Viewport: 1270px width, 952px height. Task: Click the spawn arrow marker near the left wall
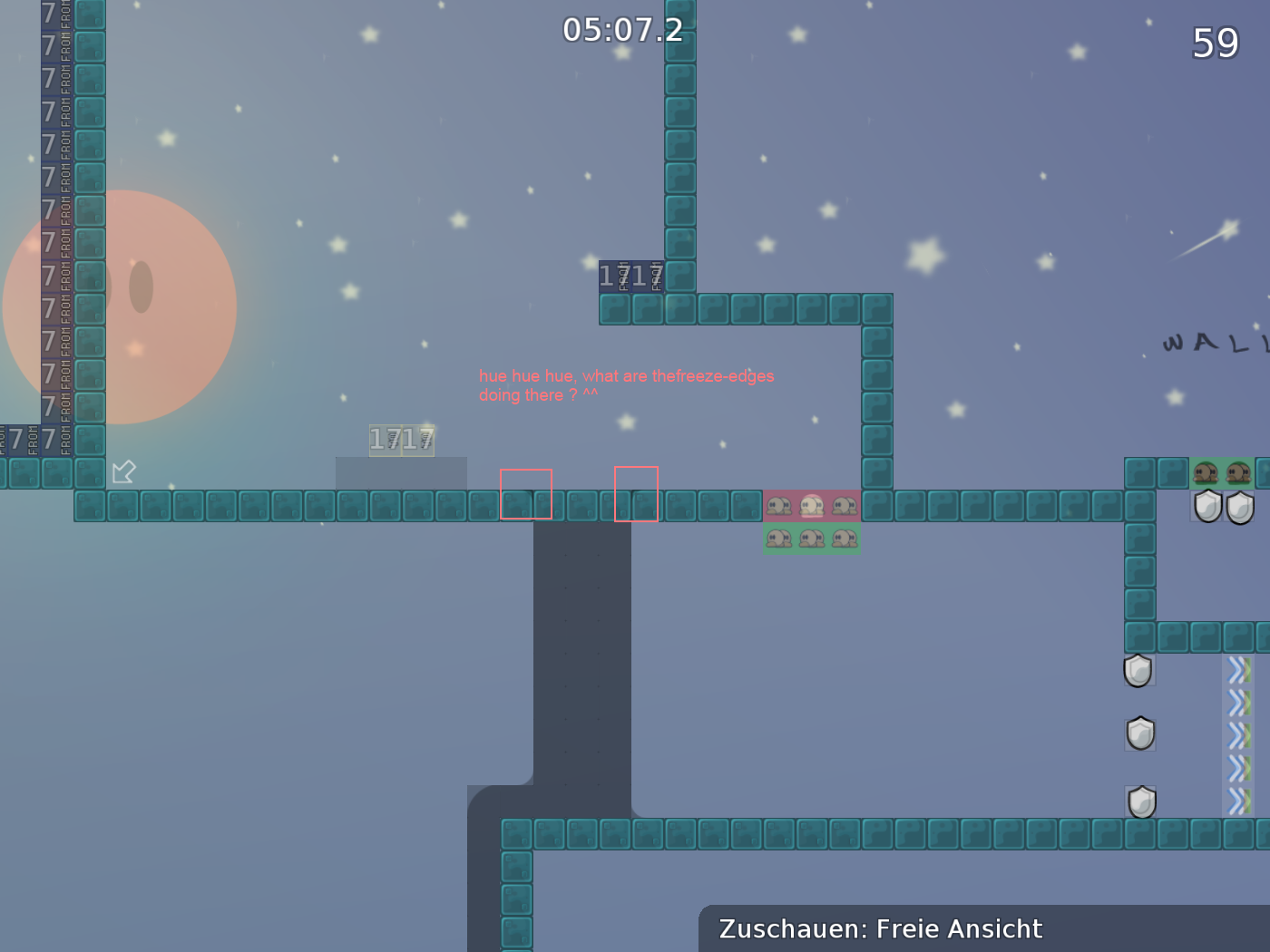pos(123,471)
